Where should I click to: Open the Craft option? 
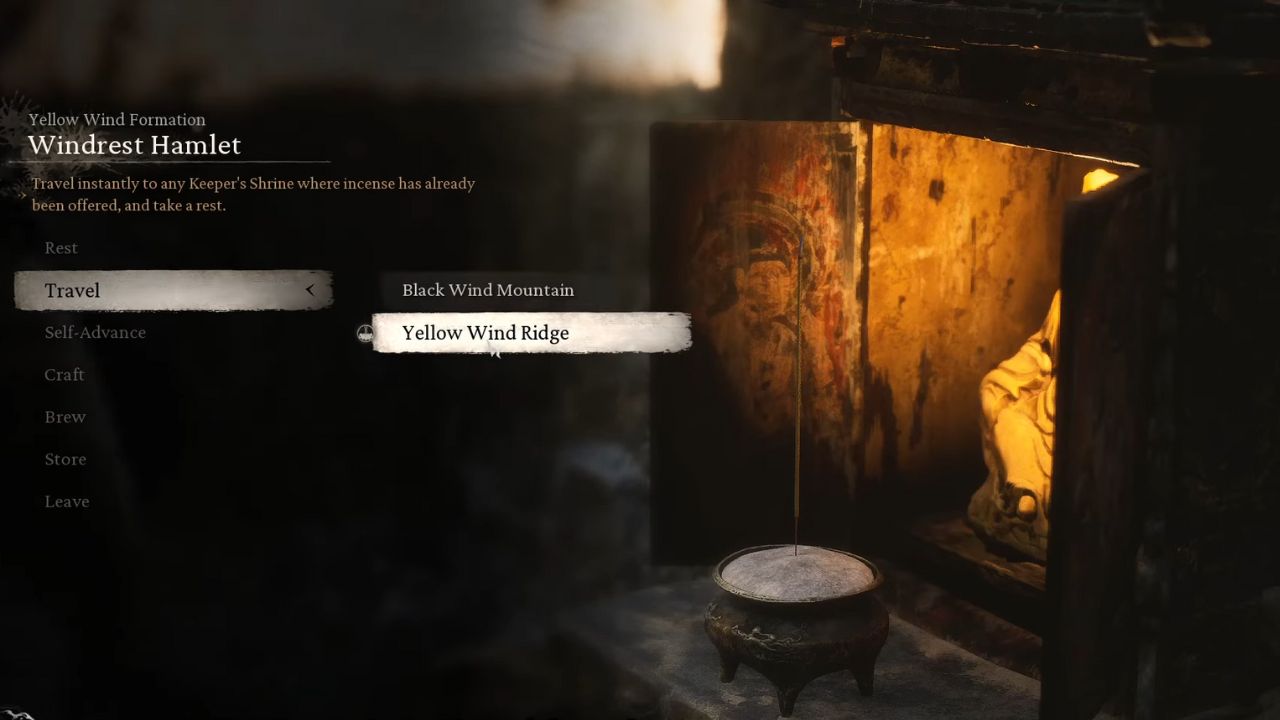pyautogui.click(x=64, y=375)
